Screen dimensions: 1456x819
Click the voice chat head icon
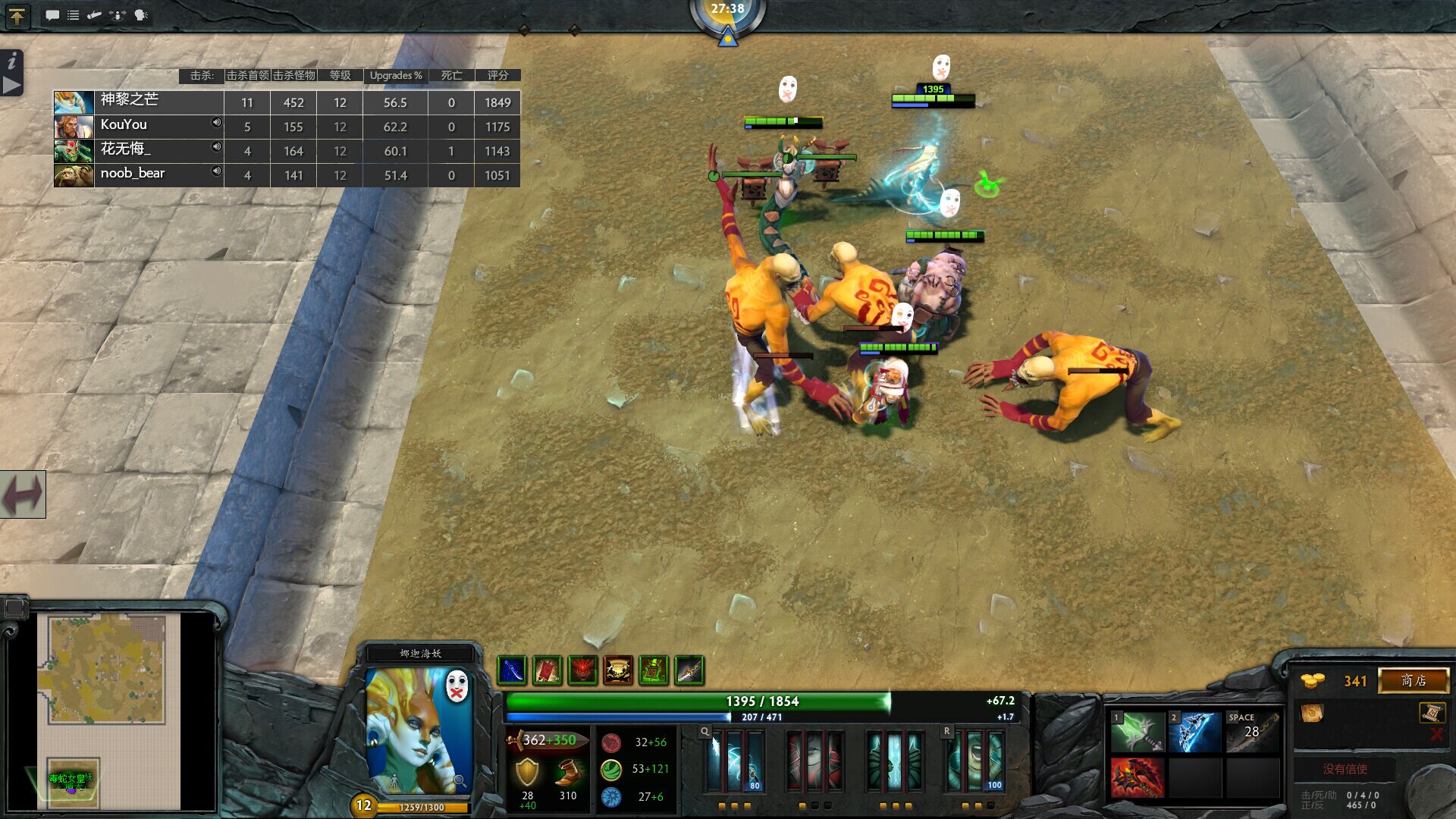point(139,15)
